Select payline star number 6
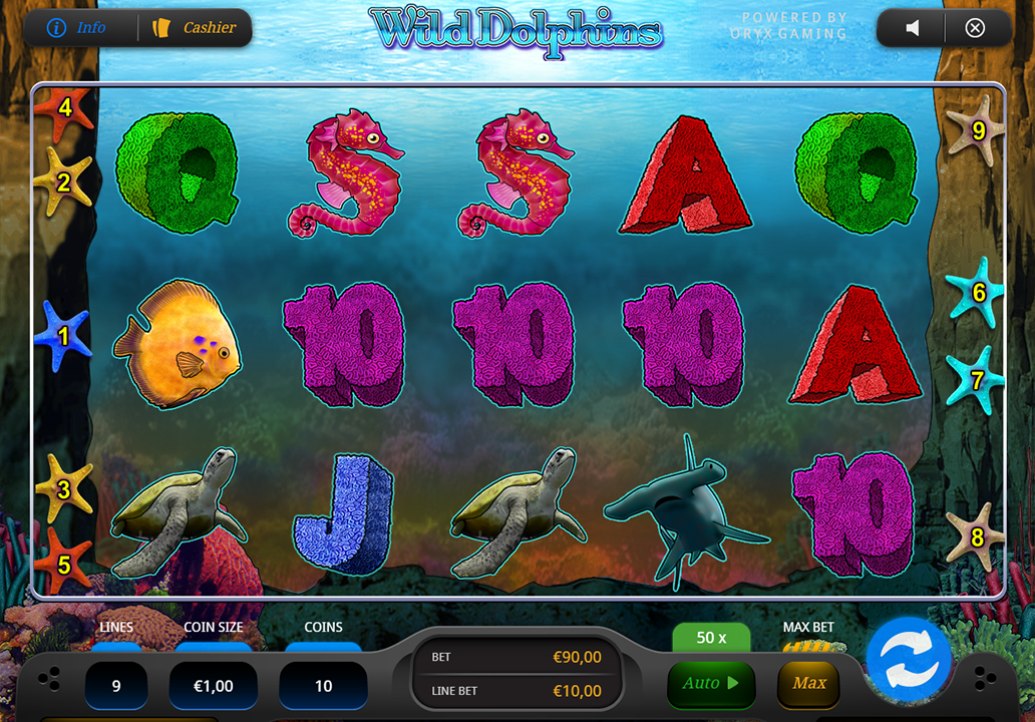The height and width of the screenshot is (722, 1035). tap(977, 292)
